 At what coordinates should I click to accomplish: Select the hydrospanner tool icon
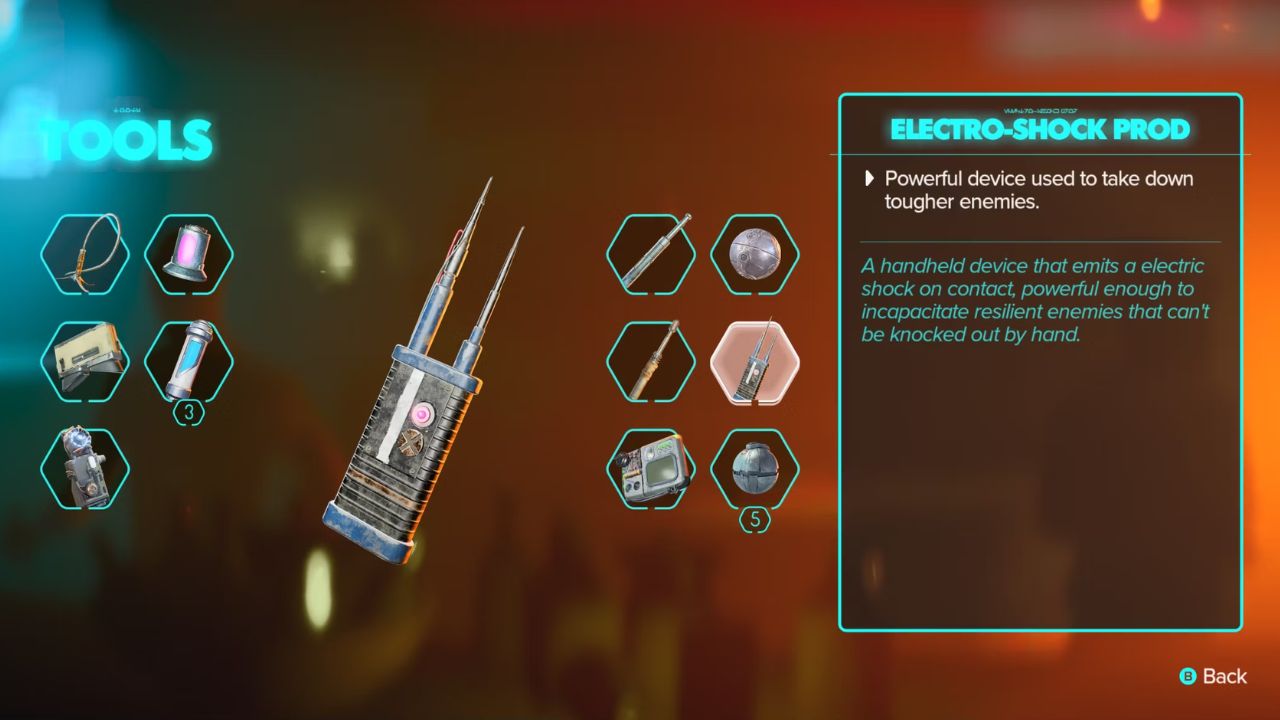tap(650, 363)
